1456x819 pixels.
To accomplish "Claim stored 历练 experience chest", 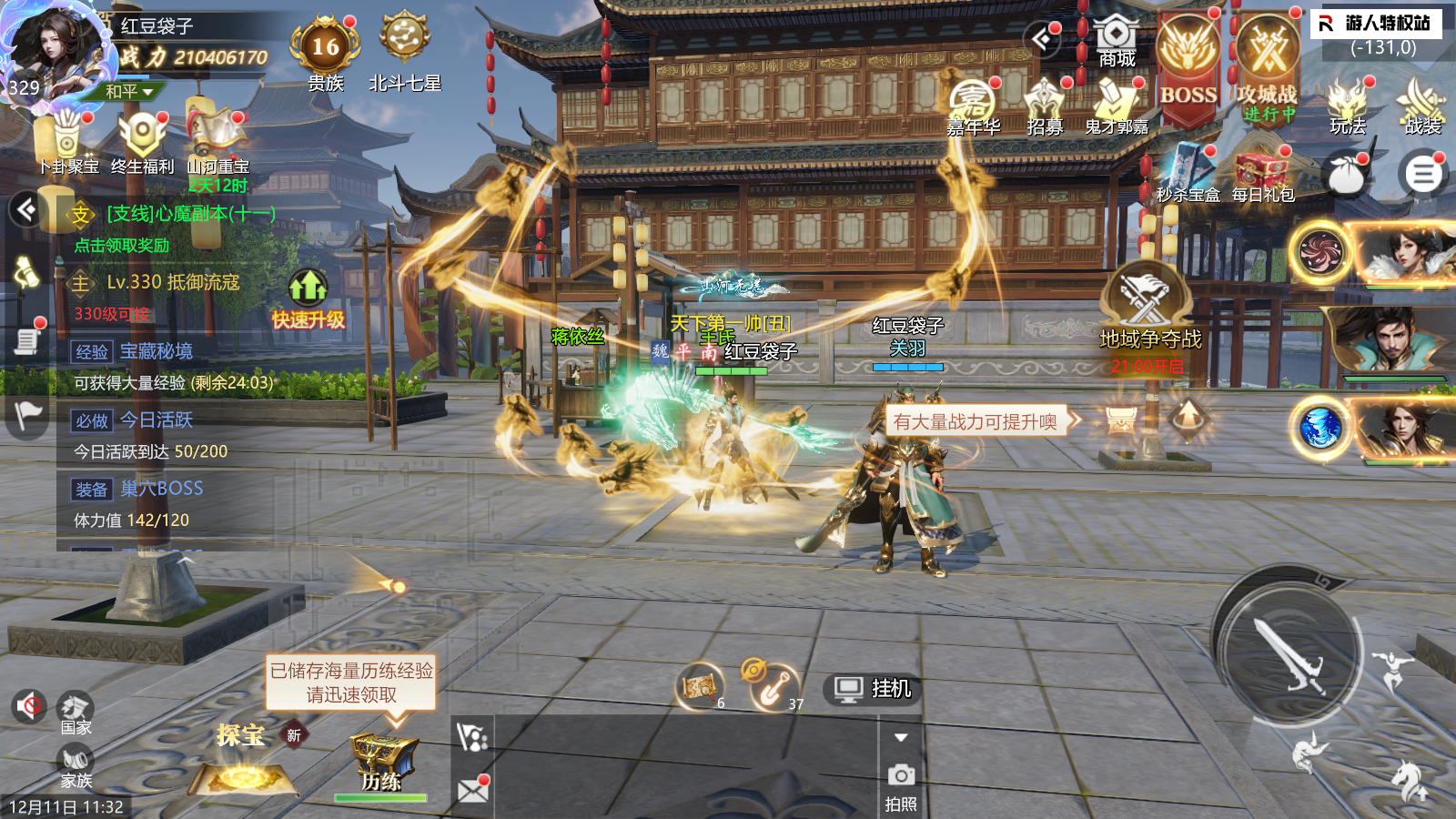I will pos(382,760).
